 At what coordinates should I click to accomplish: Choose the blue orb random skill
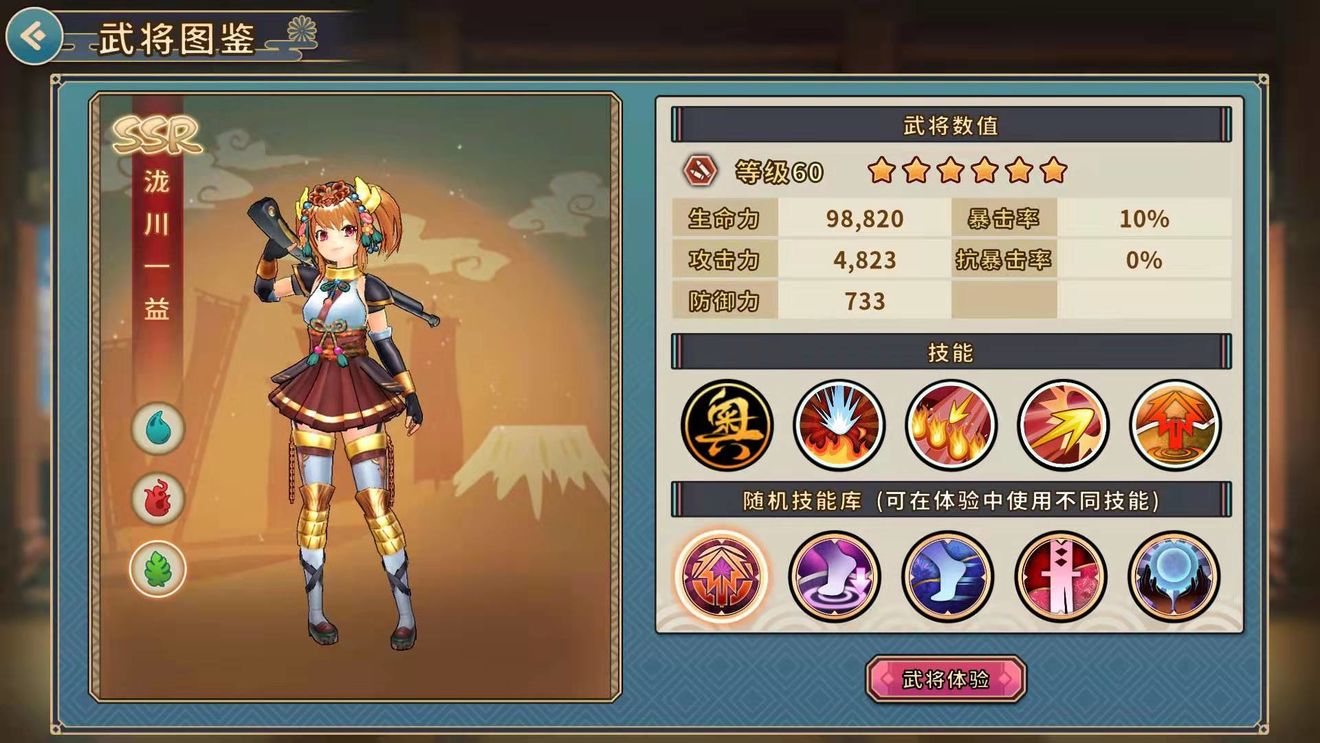click(x=1173, y=577)
